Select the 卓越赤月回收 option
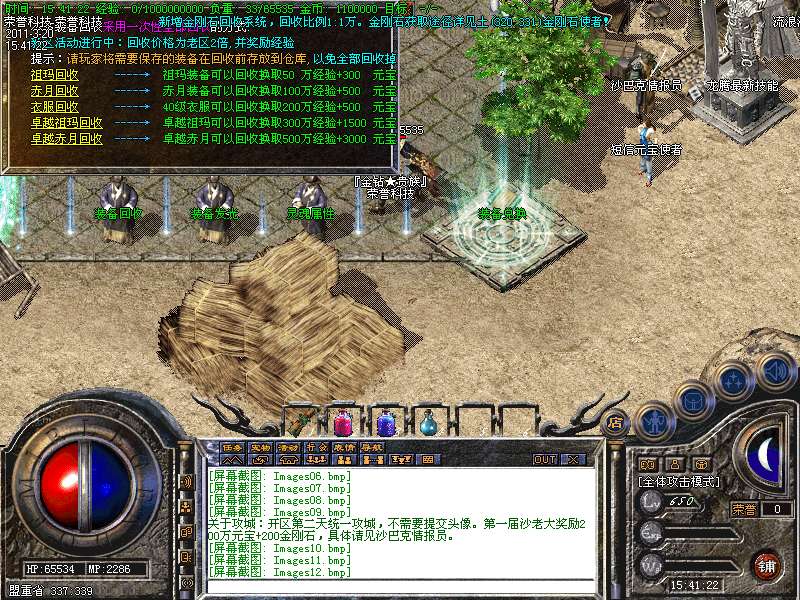Viewport: 800px width, 600px height. coord(66,138)
